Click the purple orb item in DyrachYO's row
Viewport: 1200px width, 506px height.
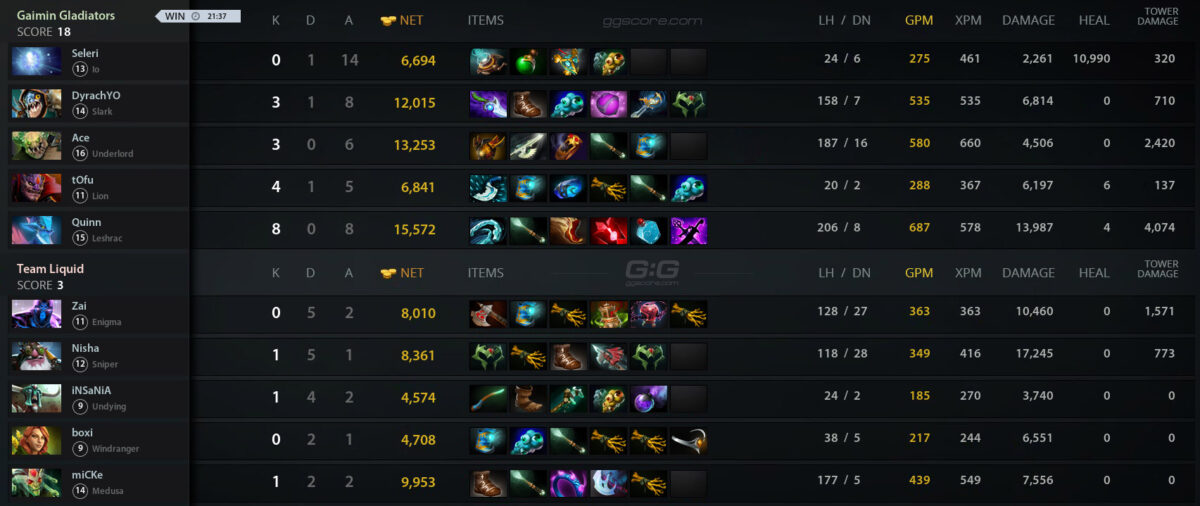608,104
